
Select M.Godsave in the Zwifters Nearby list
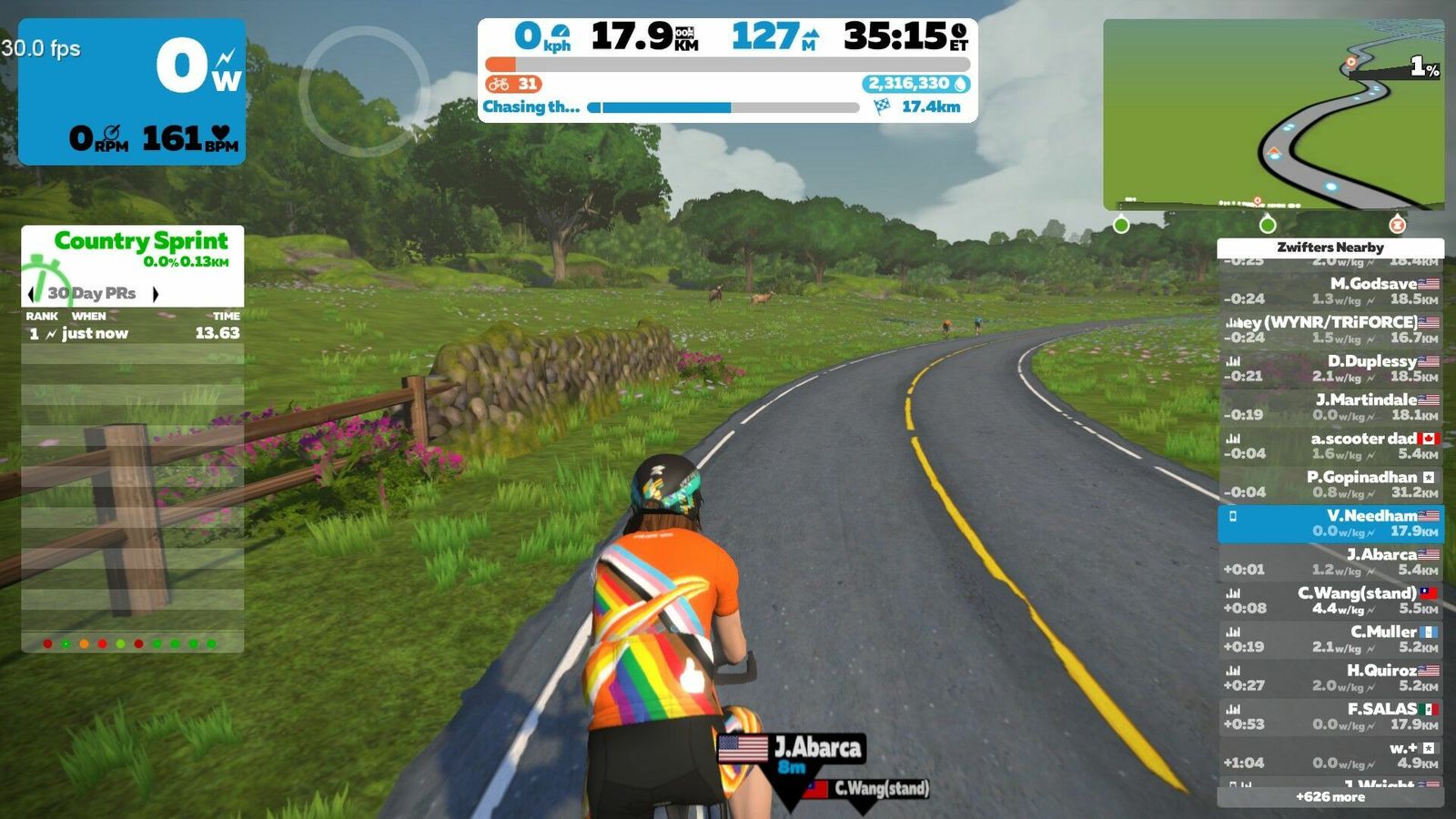(1330, 291)
